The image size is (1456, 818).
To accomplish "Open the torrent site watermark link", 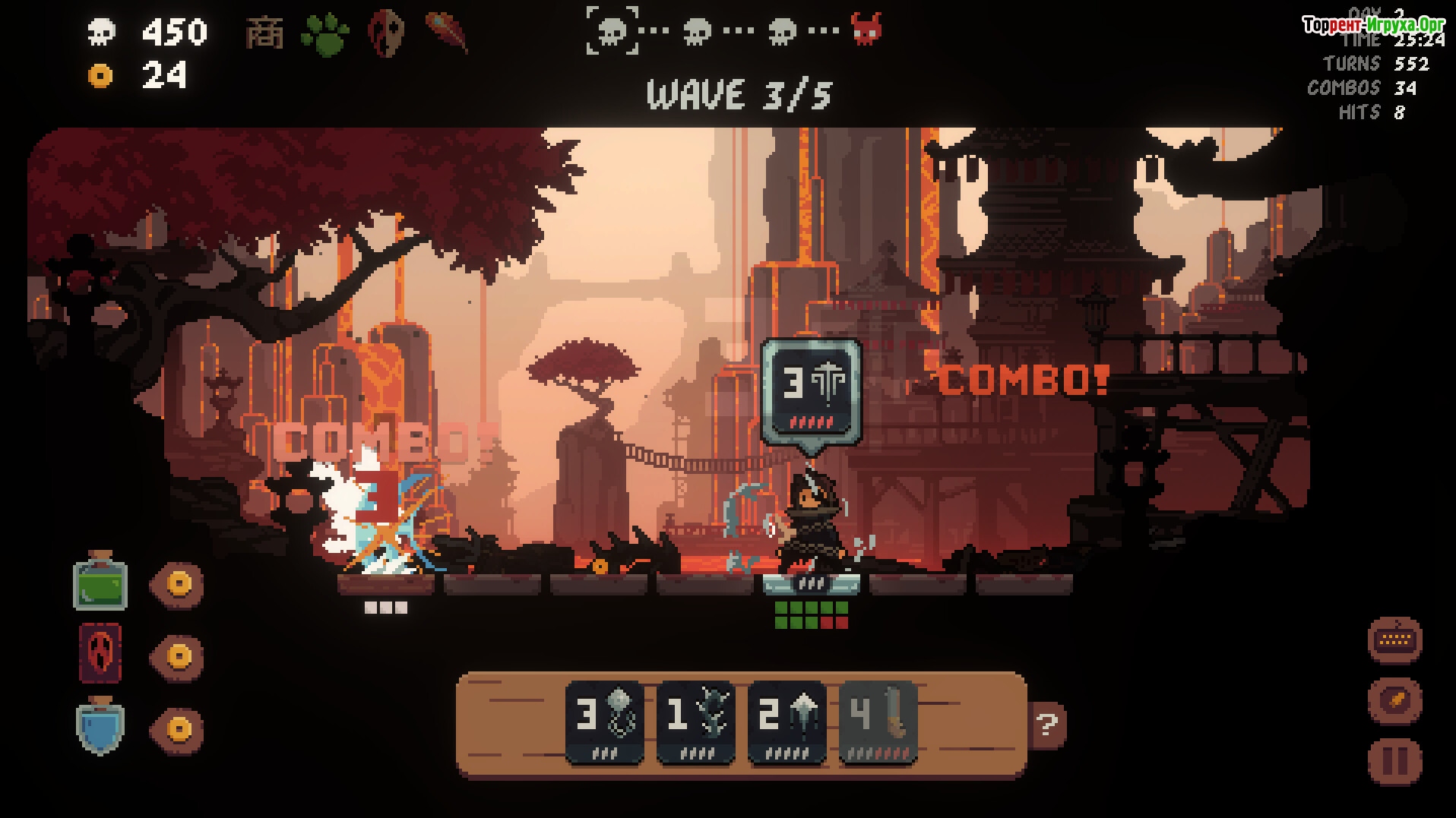I will pos(1373,25).
